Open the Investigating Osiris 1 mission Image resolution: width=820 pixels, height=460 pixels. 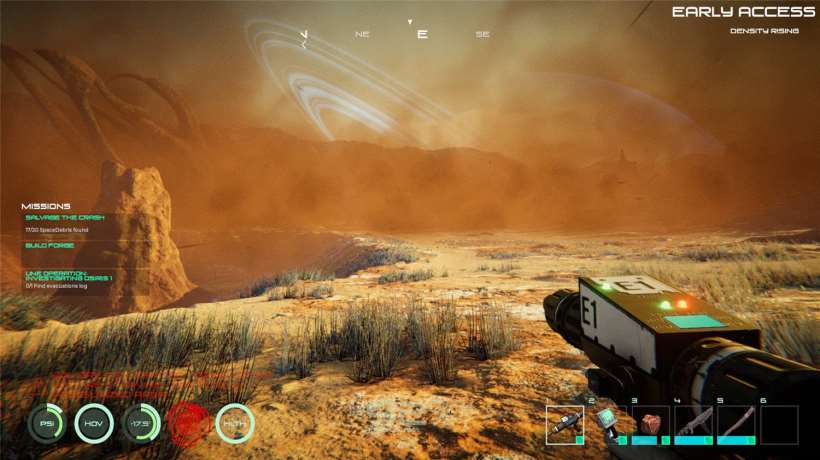click(x=68, y=274)
